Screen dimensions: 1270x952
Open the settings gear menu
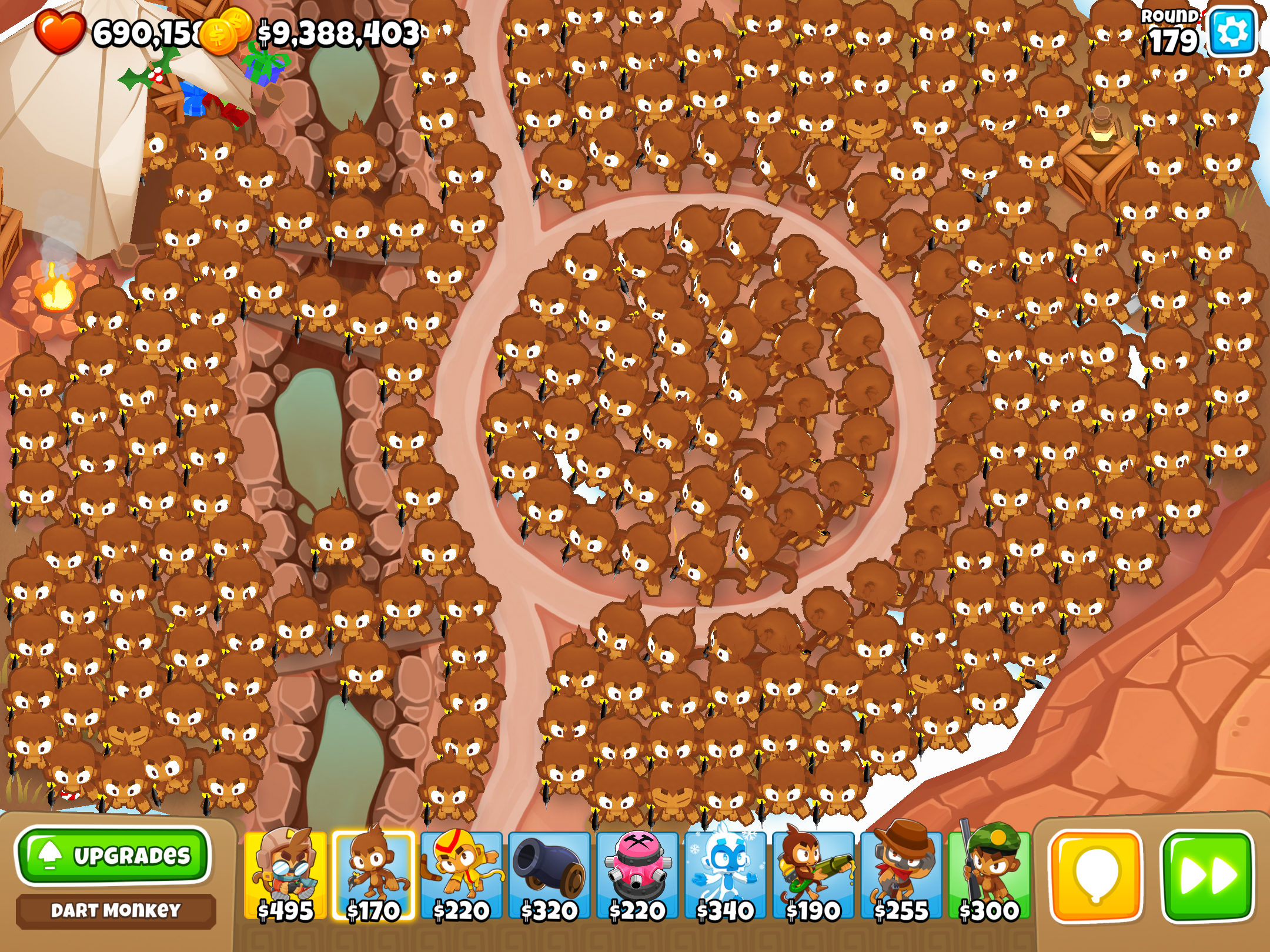tap(1231, 32)
